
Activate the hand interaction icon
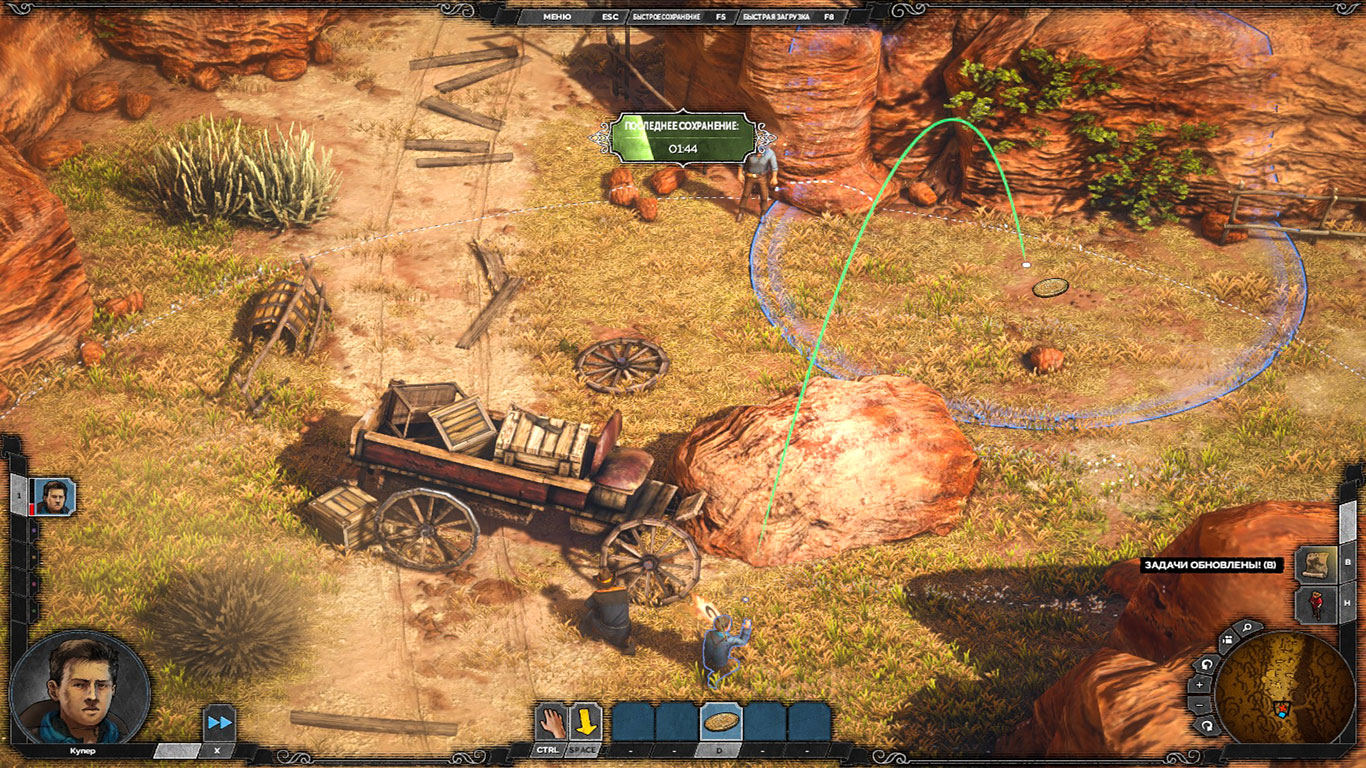549,721
